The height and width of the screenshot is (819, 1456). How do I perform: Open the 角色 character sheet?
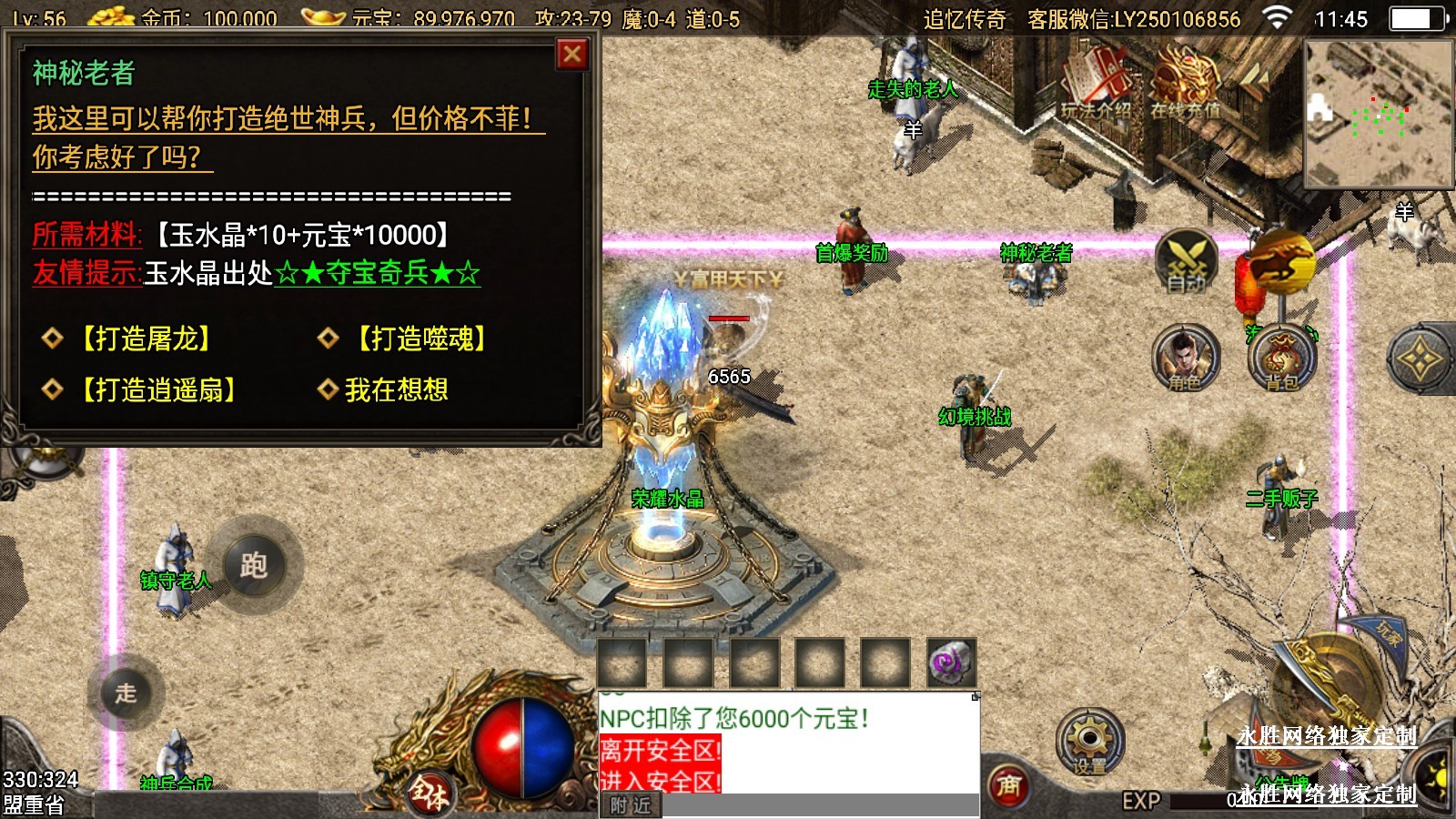[1185, 357]
